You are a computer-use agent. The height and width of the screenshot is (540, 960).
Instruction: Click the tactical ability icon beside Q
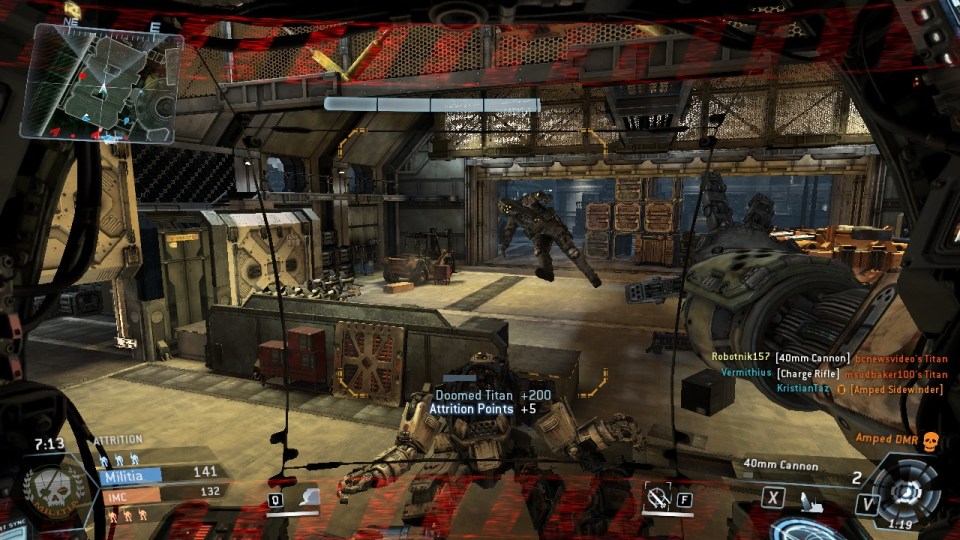click(308, 497)
